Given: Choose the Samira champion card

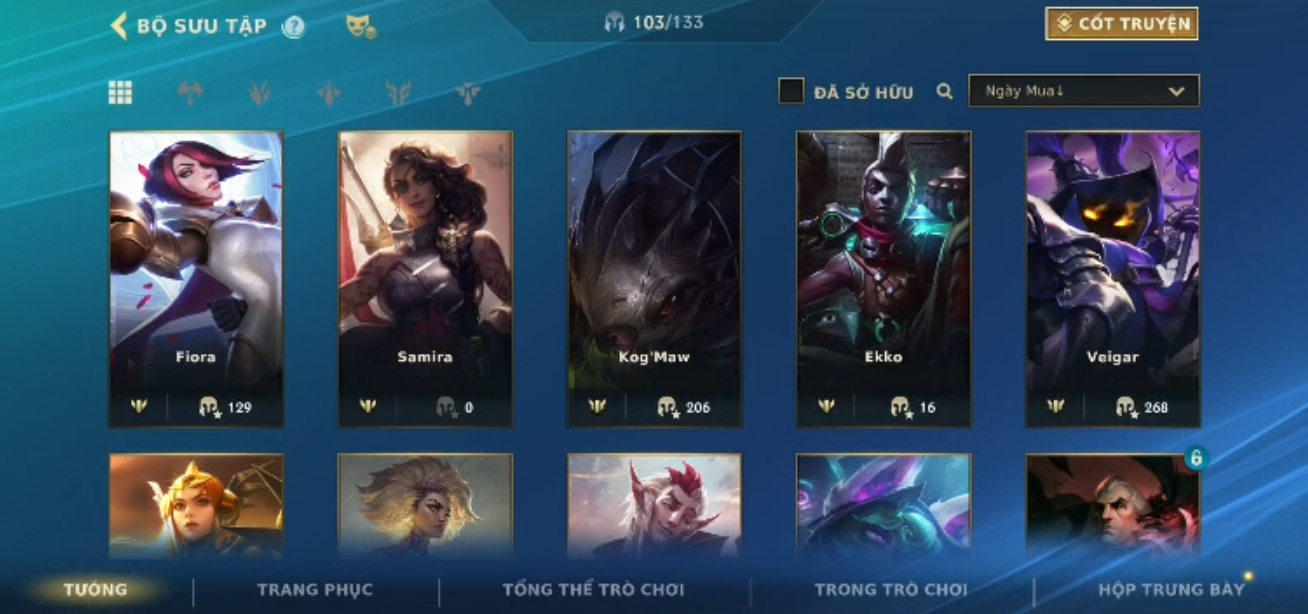Looking at the screenshot, I should coord(425,278).
